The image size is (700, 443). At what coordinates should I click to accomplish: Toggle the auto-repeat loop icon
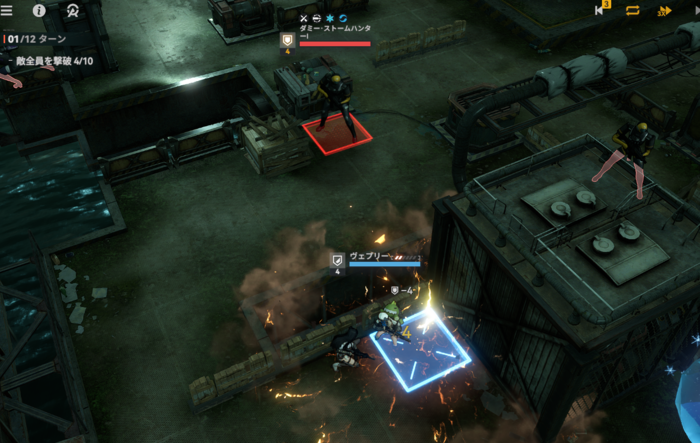point(633,11)
